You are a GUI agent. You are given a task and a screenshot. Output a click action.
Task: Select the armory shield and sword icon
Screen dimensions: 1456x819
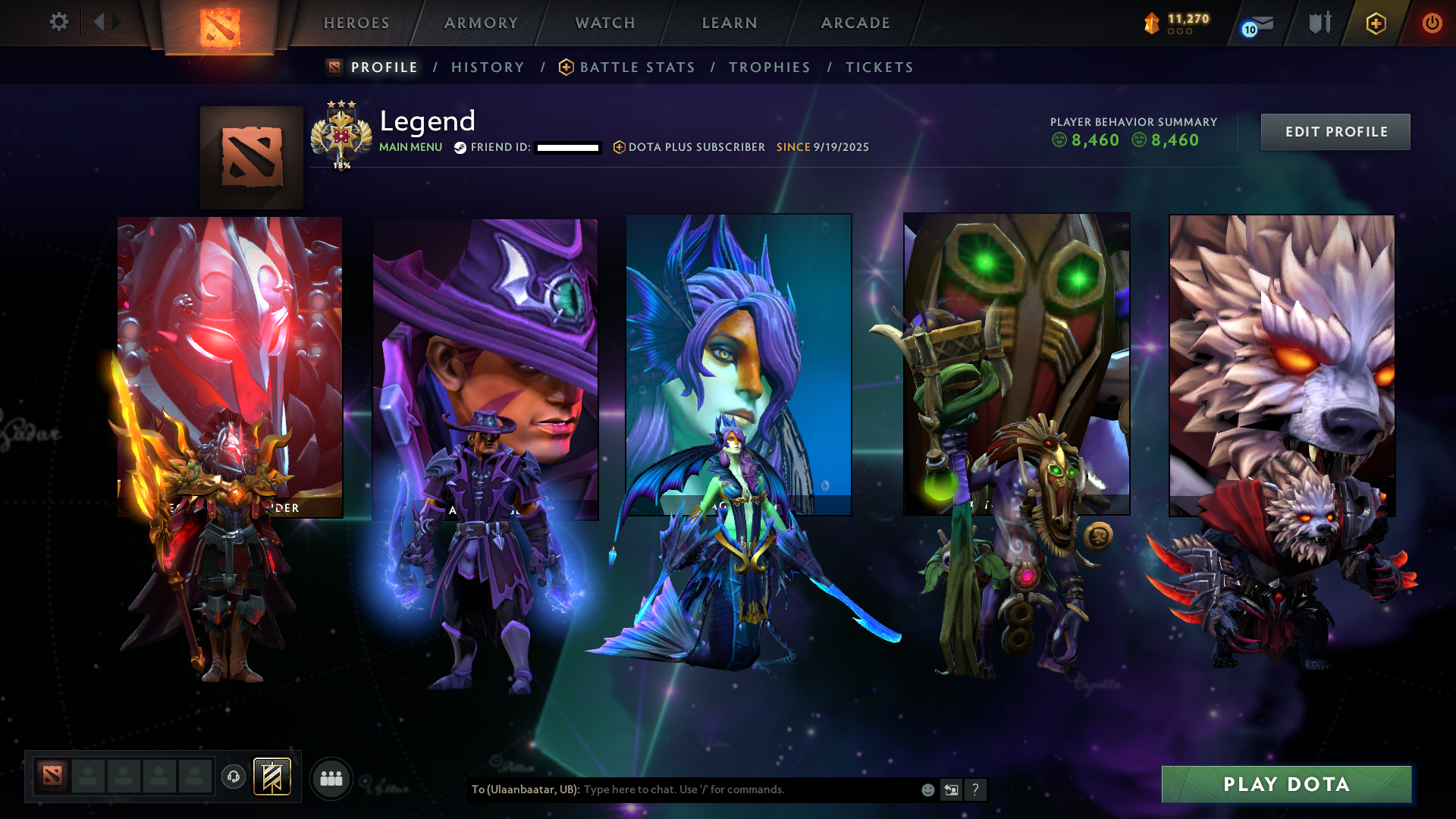click(x=1319, y=23)
